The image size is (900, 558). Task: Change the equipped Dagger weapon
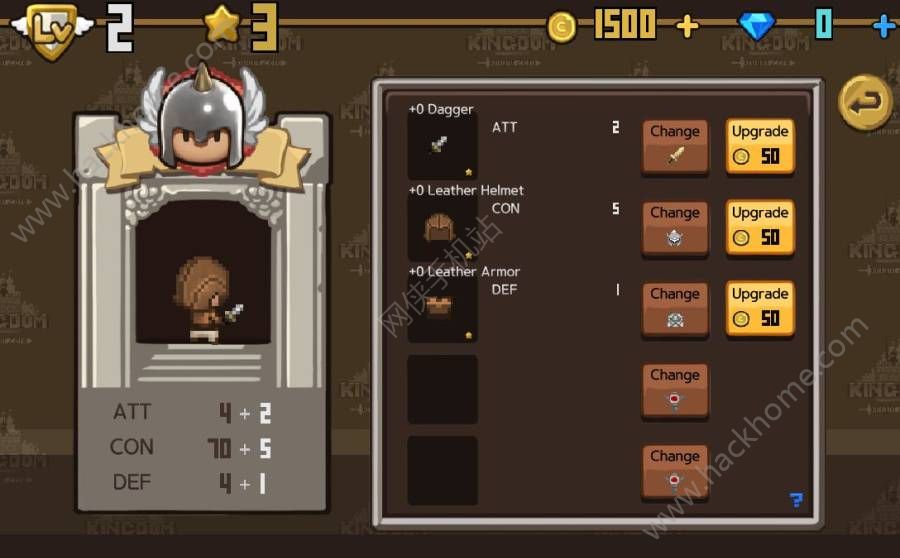[x=675, y=146]
